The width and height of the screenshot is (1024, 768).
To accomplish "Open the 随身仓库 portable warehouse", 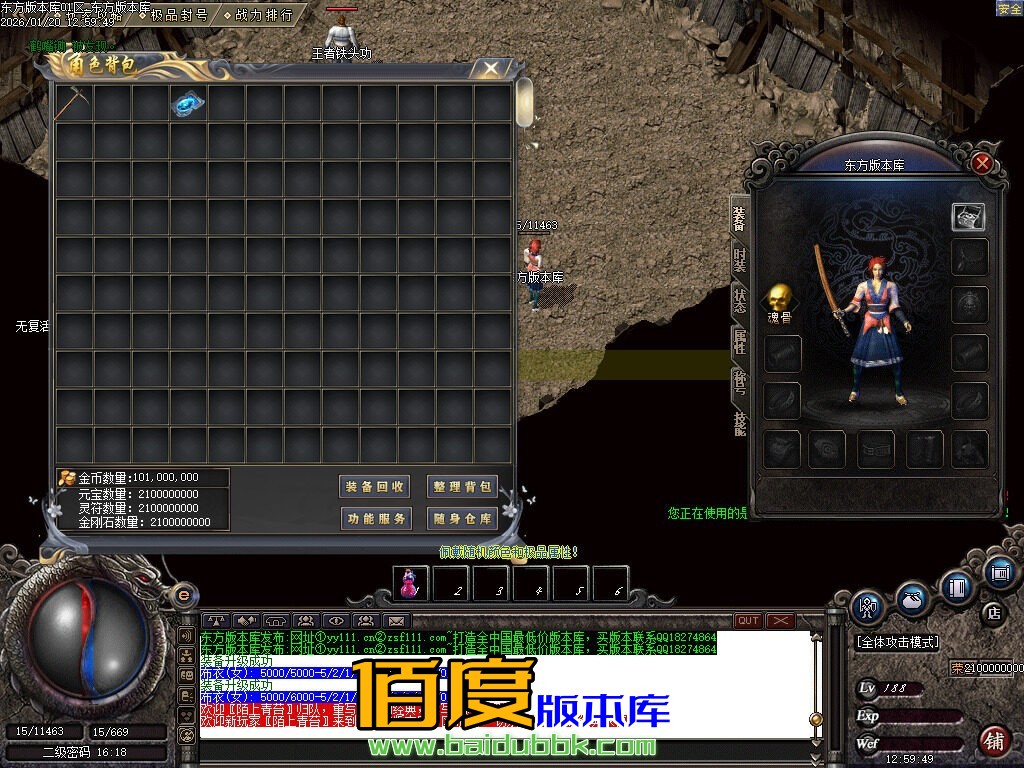I will pyautogui.click(x=462, y=519).
